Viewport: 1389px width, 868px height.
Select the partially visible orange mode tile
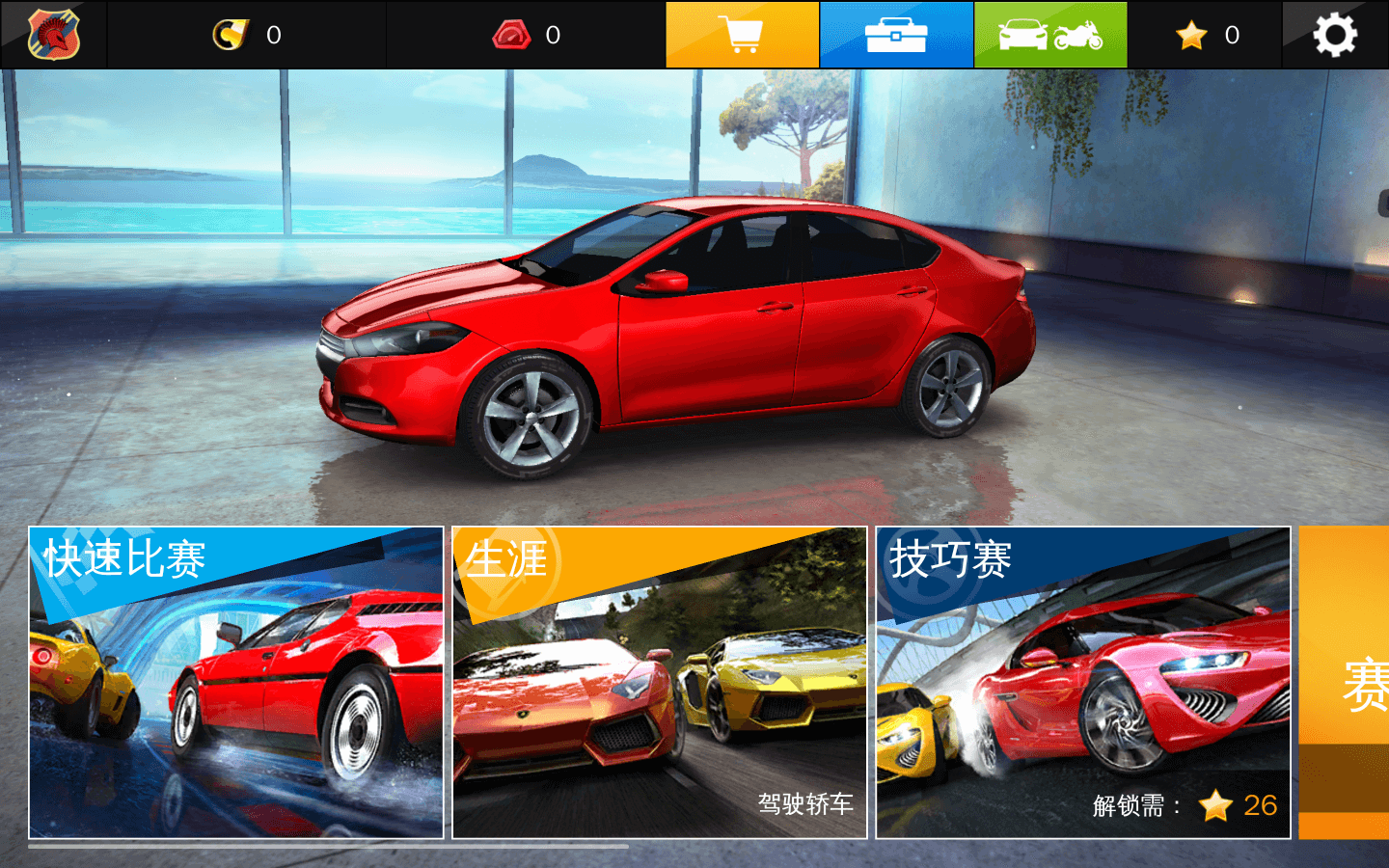(x=1345, y=682)
